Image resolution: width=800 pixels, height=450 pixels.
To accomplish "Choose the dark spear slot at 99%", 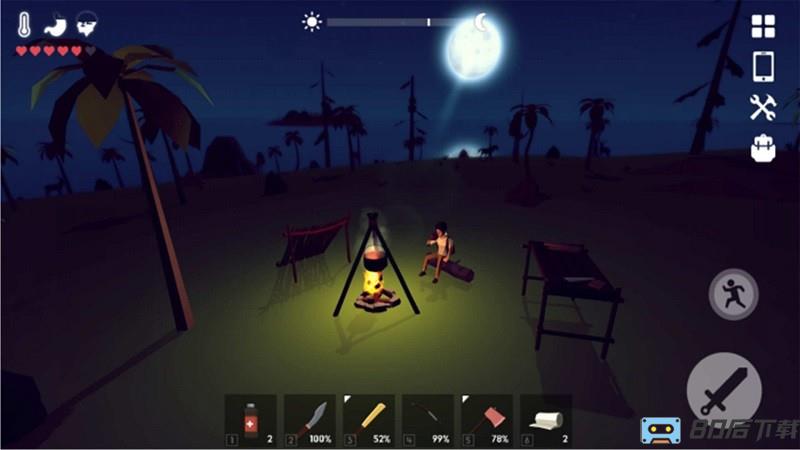I will click(427, 419).
